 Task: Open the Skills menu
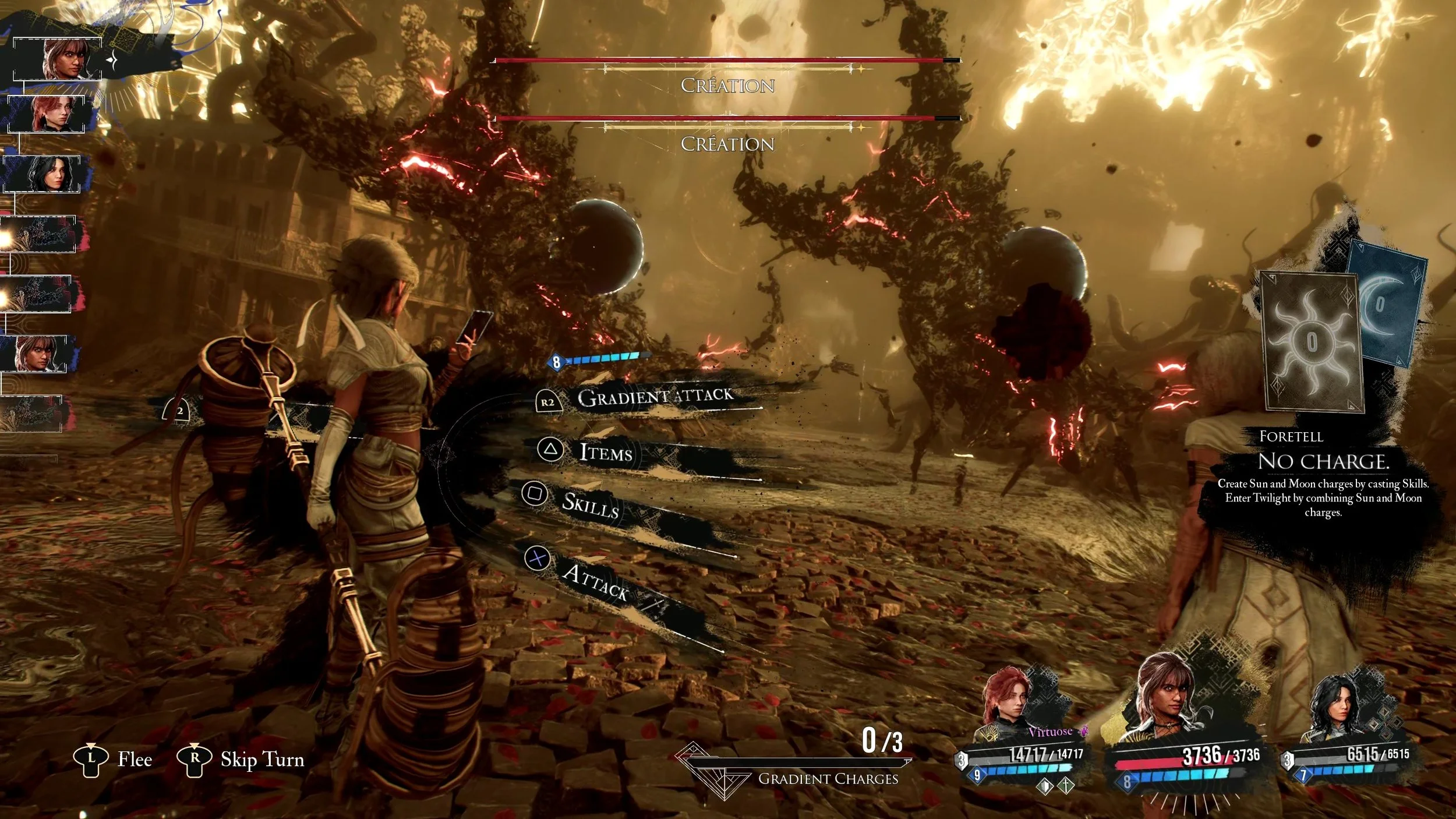[x=589, y=504]
